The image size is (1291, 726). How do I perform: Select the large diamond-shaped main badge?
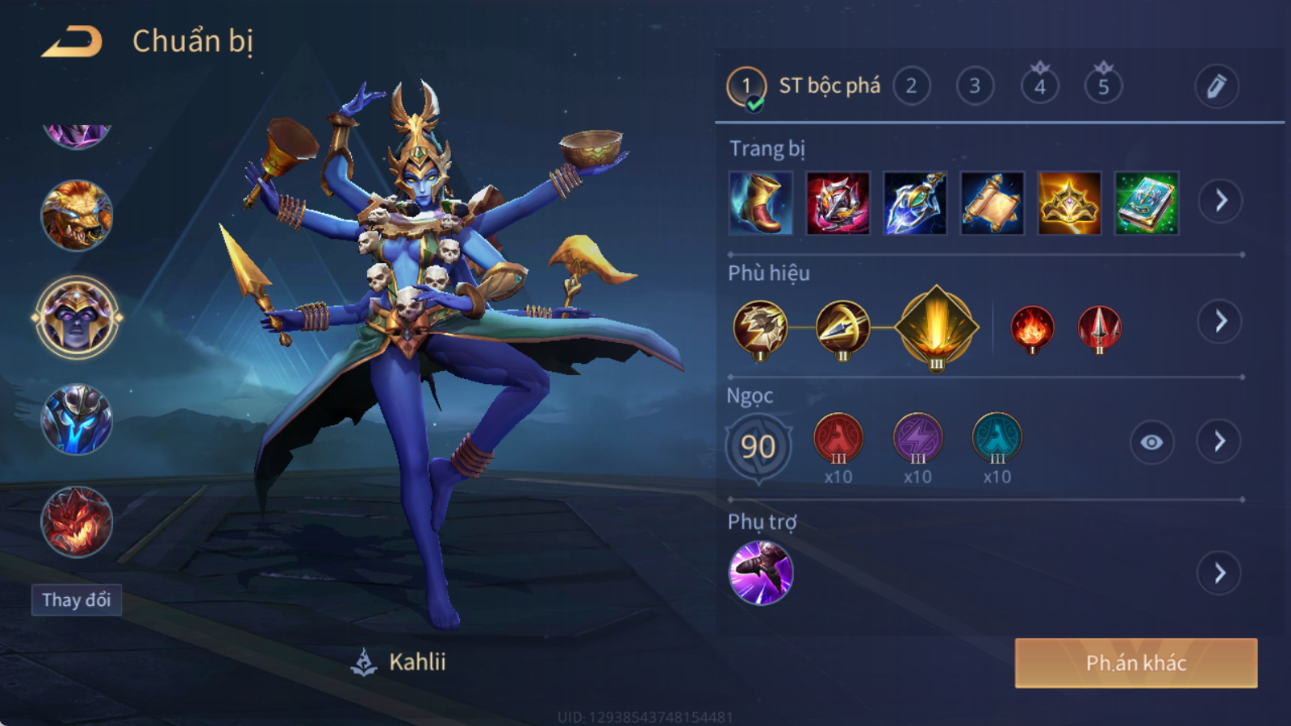coord(935,326)
